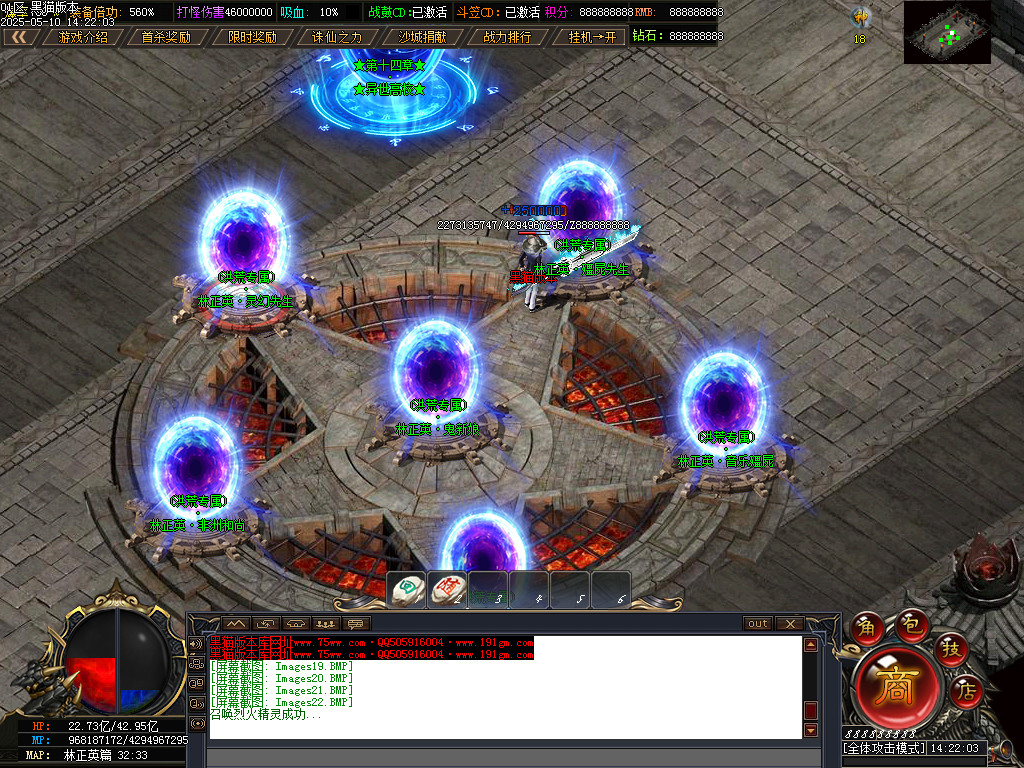Image resolution: width=1024 pixels, height=768 pixels.
Task: Open the skills panel with 技 button
Action: click(951, 649)
